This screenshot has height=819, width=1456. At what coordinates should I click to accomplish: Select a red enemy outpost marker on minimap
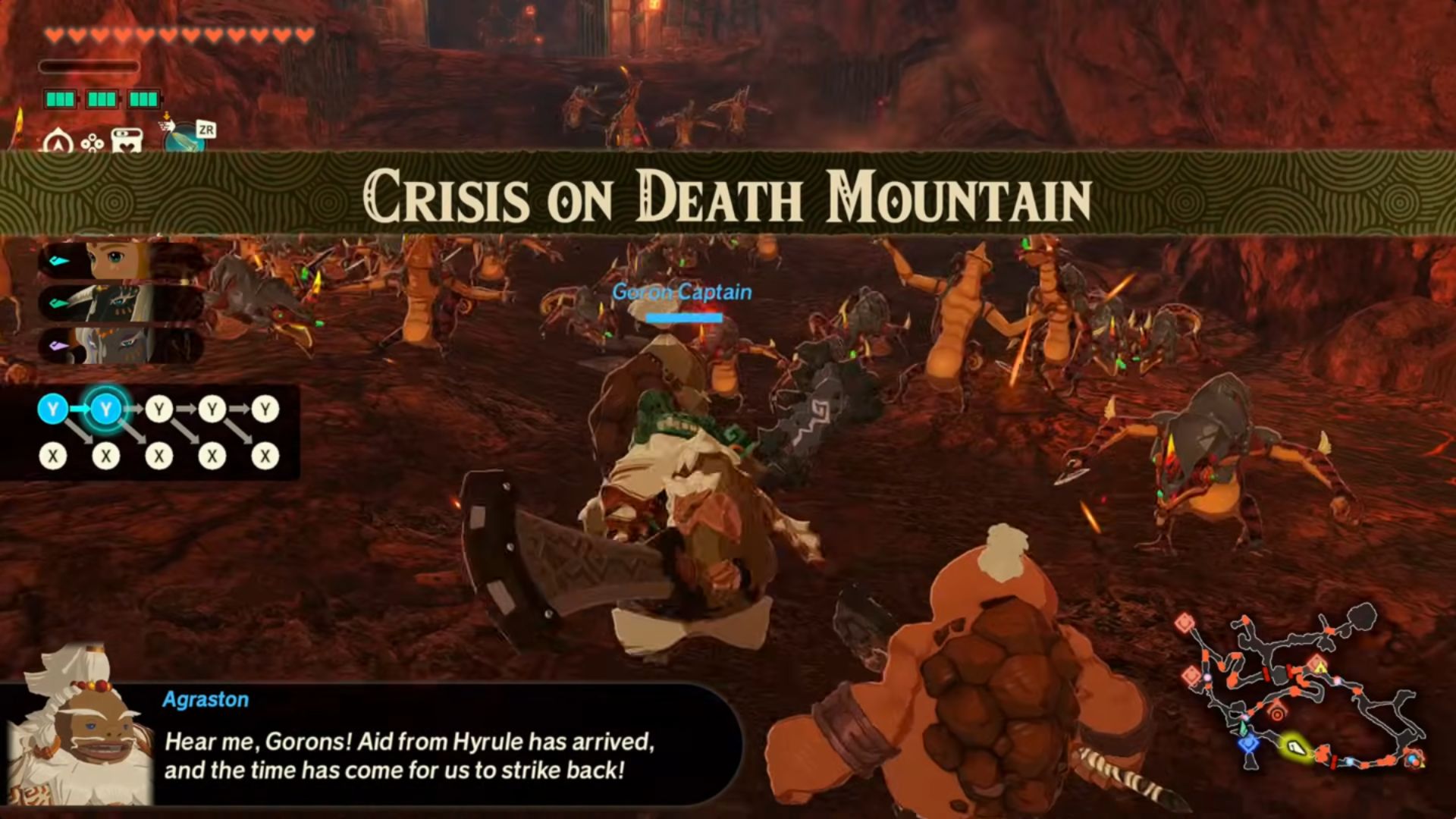(x=1185, y=624)
